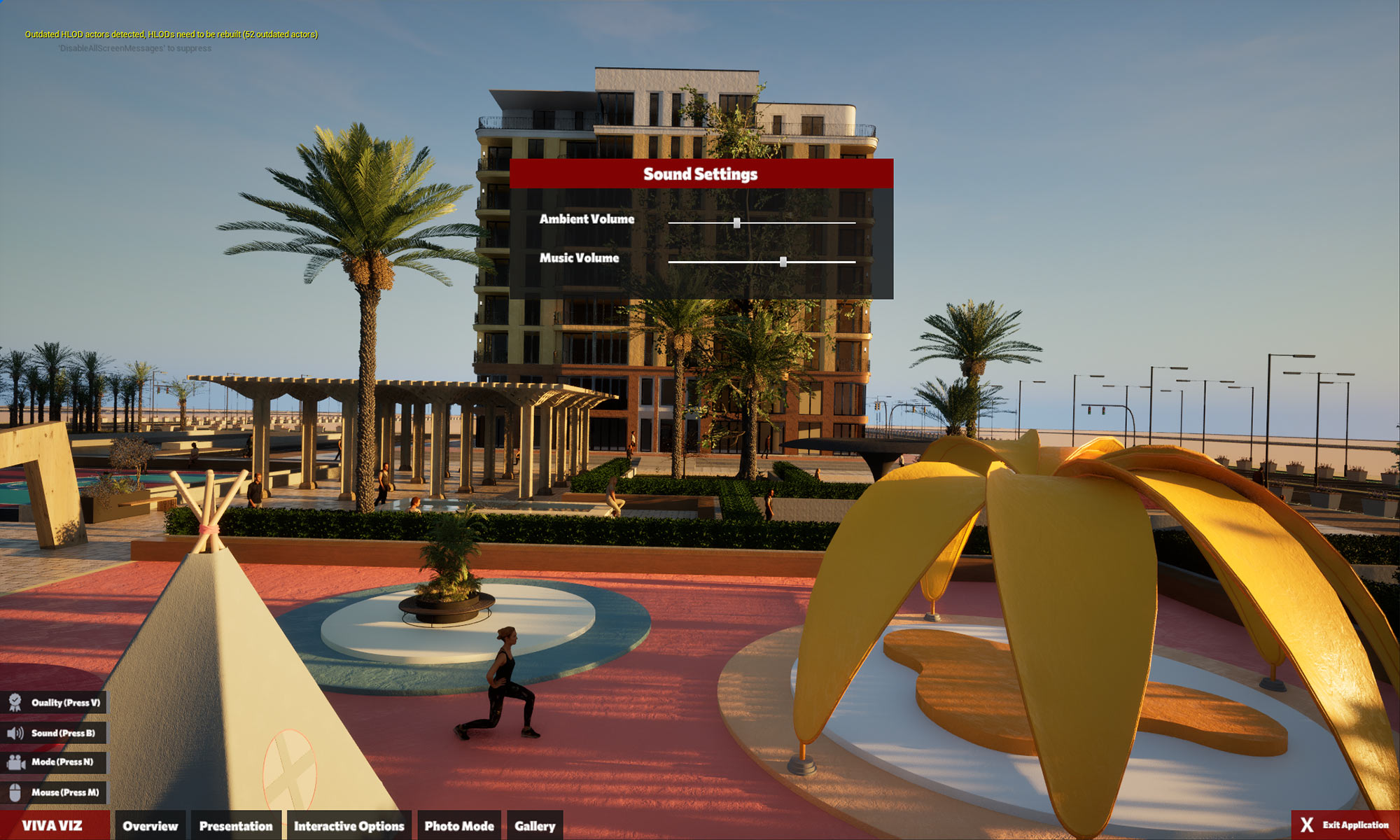The height and width of the screenshot is (840, 1400).
Task: Exit the application
Action: [1345, 825]
